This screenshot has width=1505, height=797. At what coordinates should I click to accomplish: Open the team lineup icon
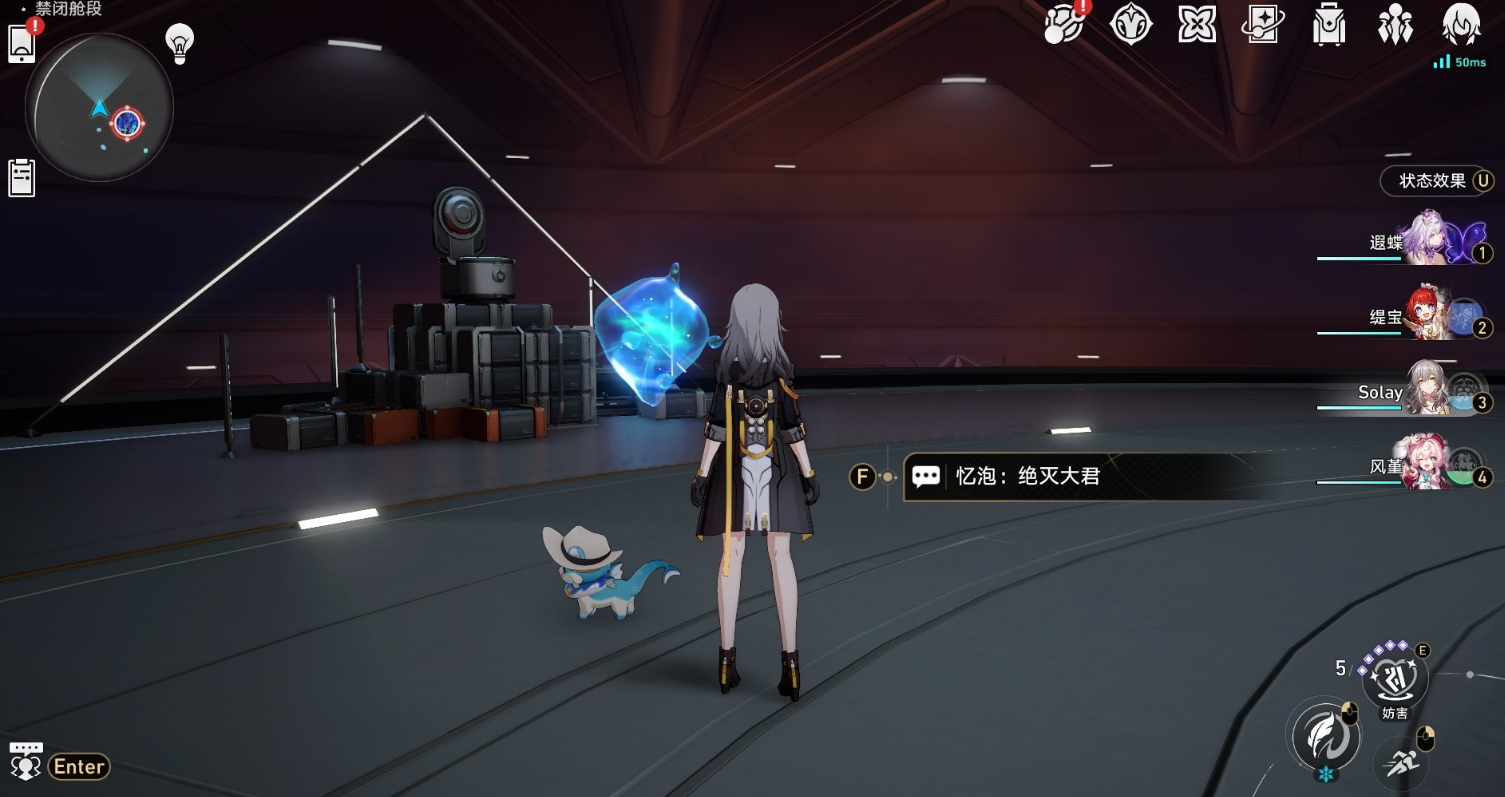tap(1394, 24)
